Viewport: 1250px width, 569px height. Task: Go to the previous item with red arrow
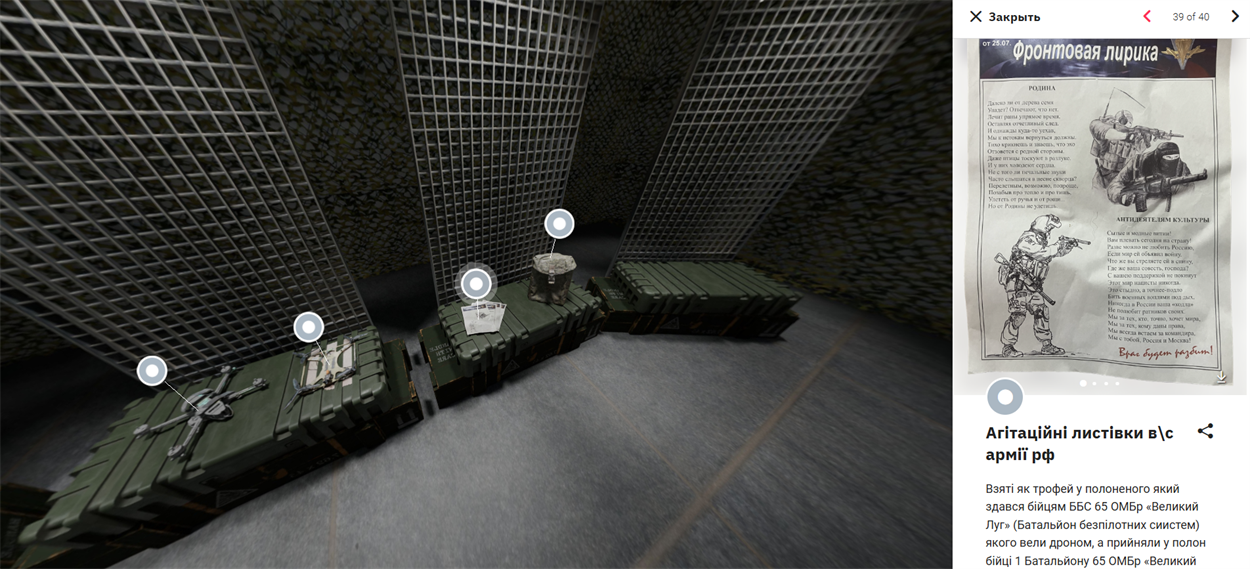[x=1147, y=17]
